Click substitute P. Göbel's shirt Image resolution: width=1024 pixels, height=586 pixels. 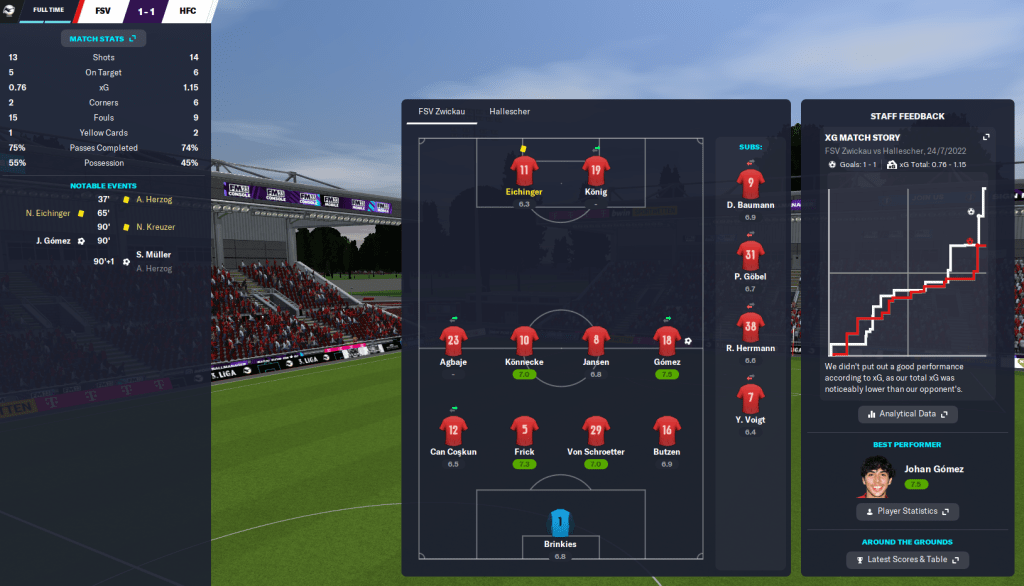751,256
